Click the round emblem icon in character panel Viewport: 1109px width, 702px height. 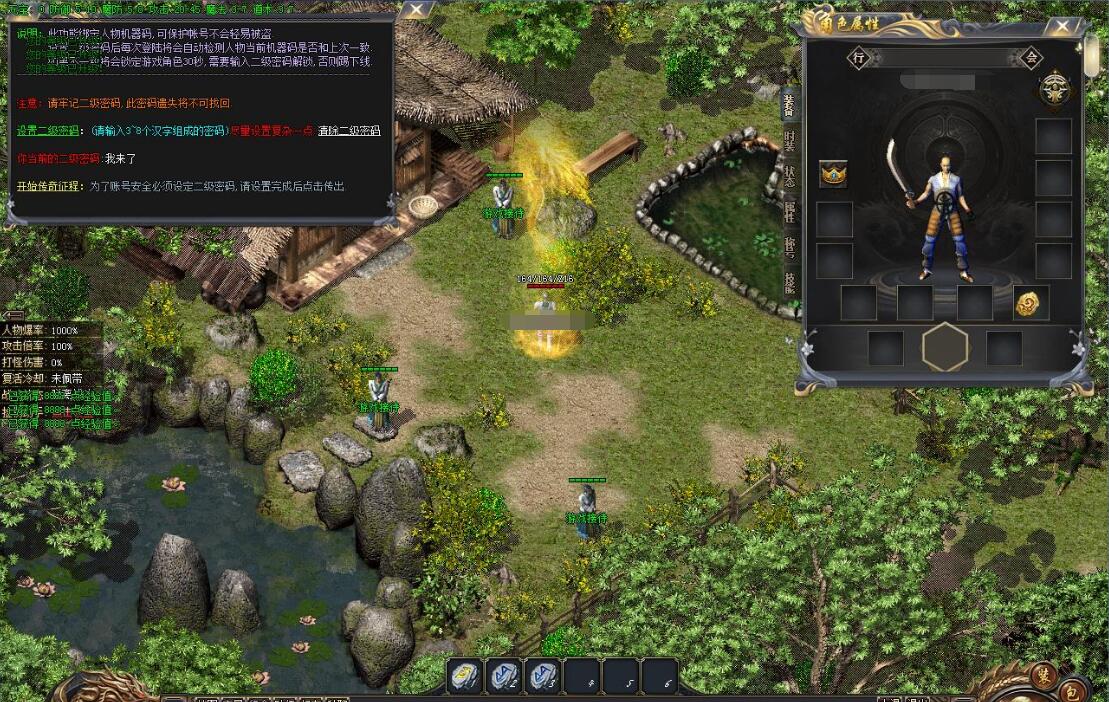coord(1053,90)
